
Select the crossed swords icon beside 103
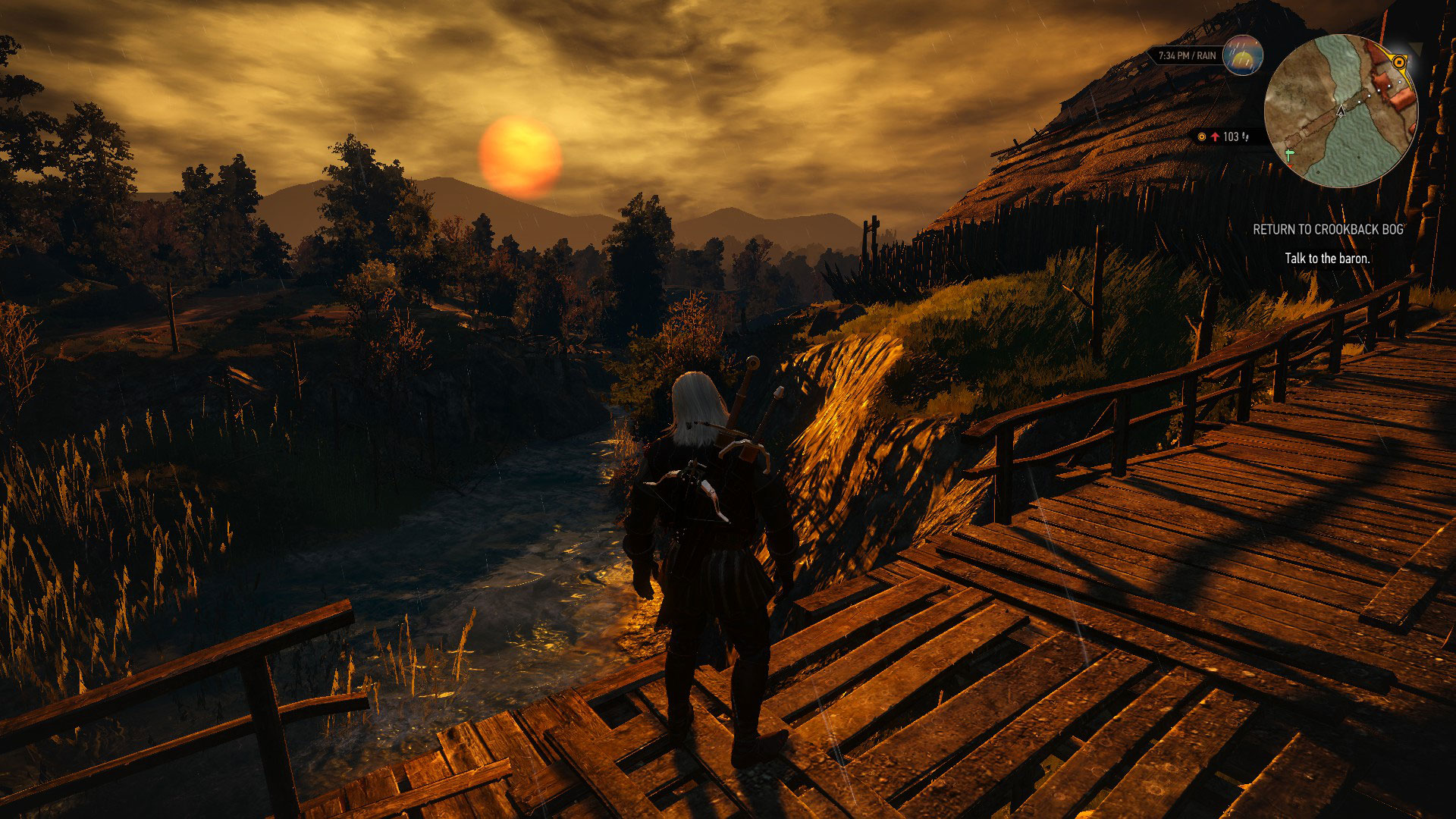[x=1245, y=137]
